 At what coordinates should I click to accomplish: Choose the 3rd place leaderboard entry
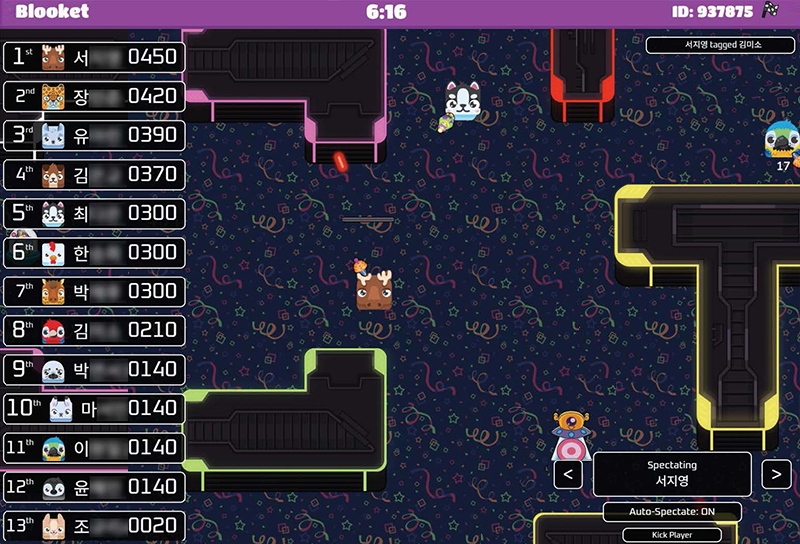click(x=95, y=135)
